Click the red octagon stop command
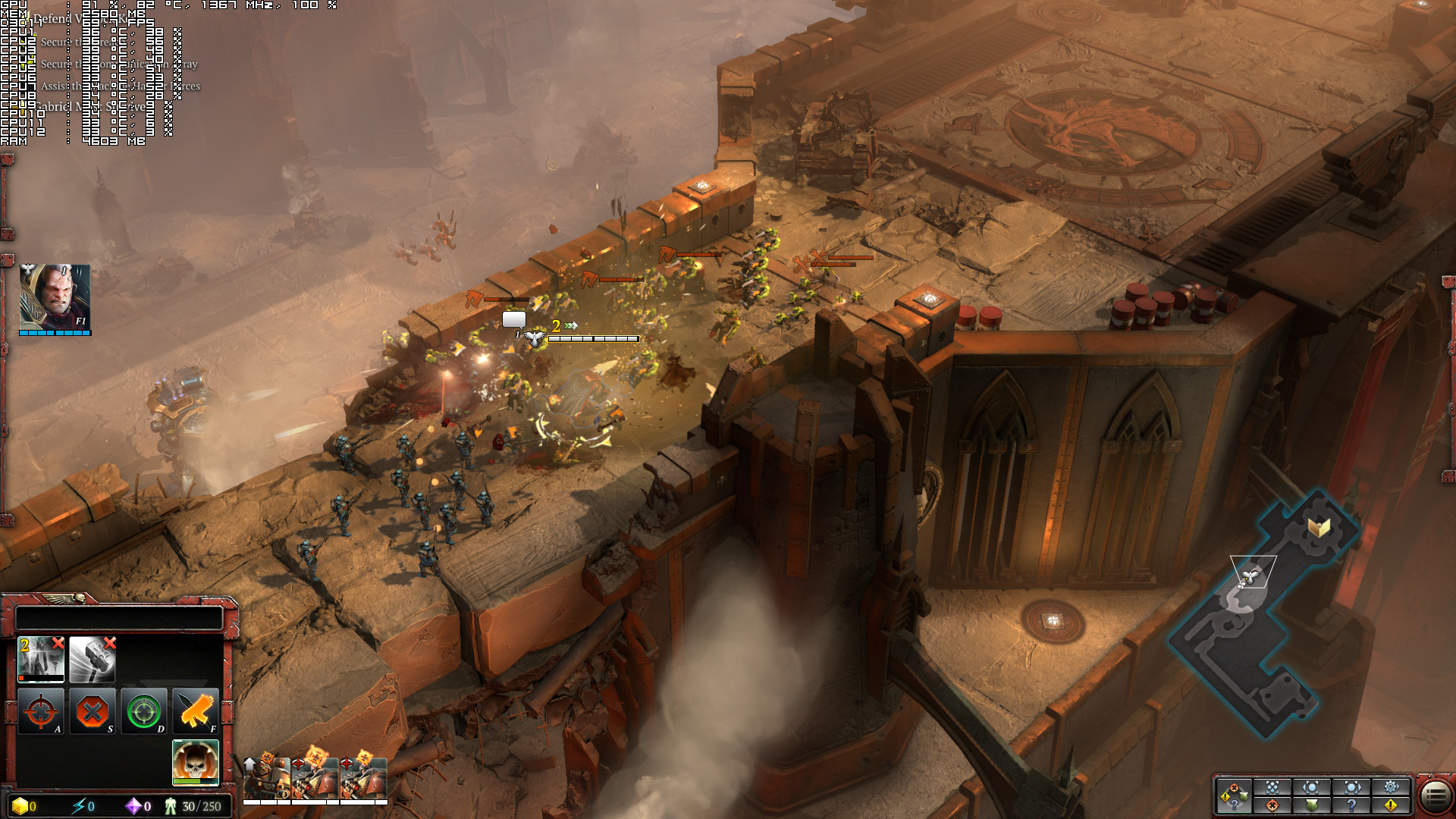This screenshot has height=819, width=1456. tap(93, 711)
